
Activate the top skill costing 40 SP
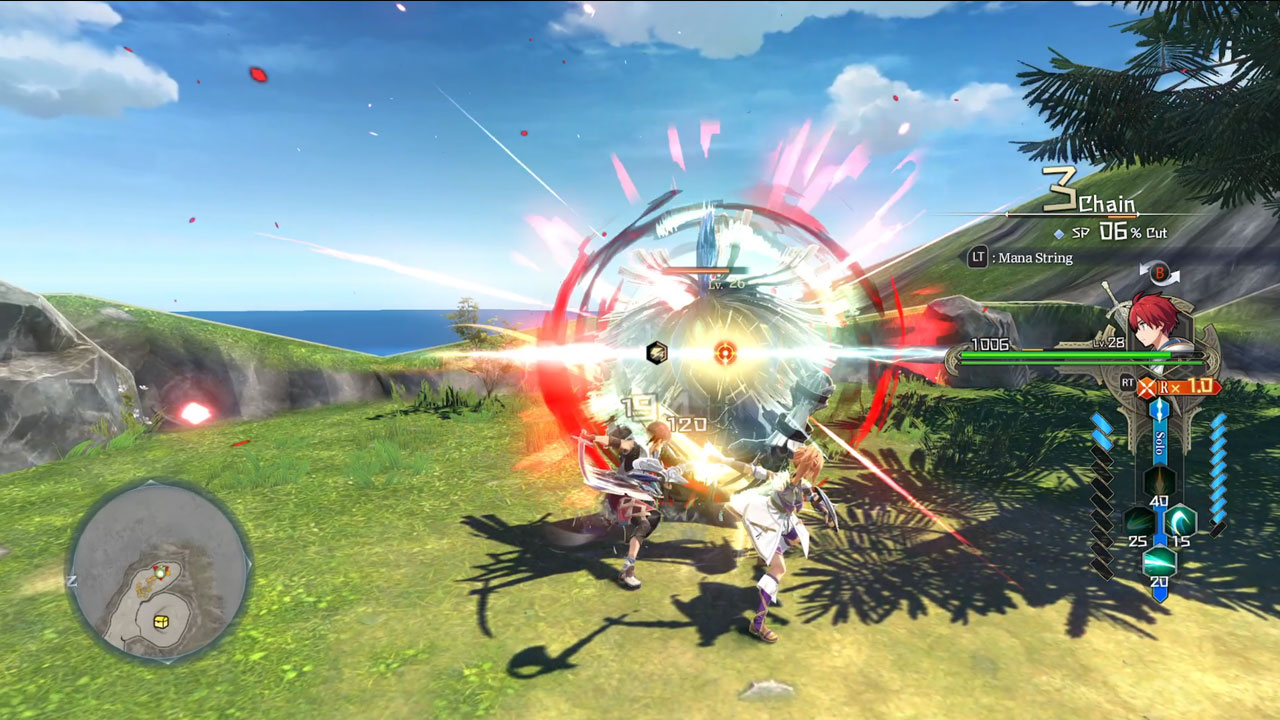(x=1159, y=484)
